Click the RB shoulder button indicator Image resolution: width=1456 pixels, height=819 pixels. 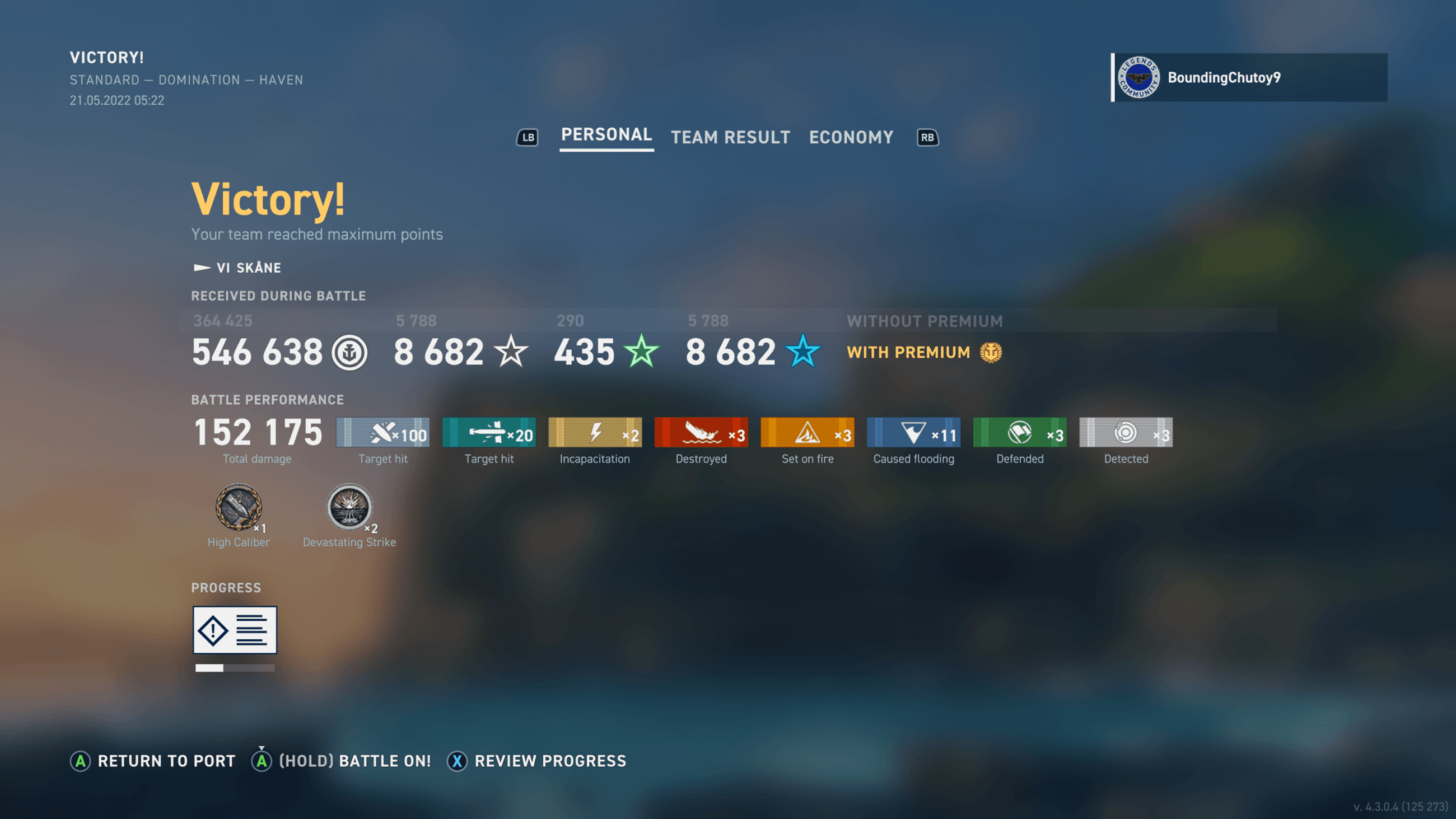tap(926, 137)
